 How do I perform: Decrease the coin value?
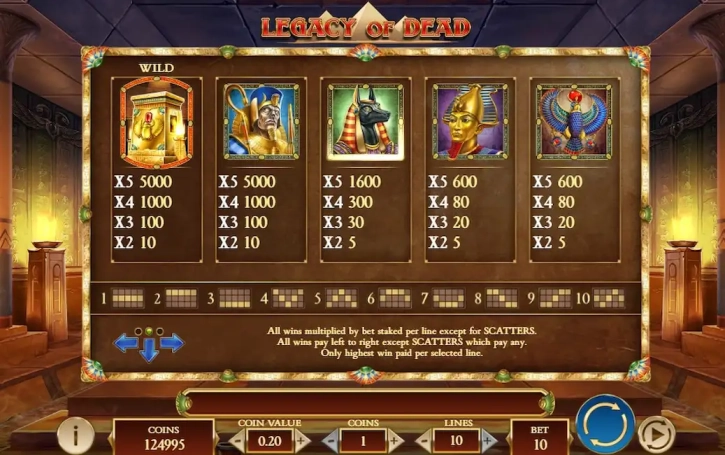237,440
